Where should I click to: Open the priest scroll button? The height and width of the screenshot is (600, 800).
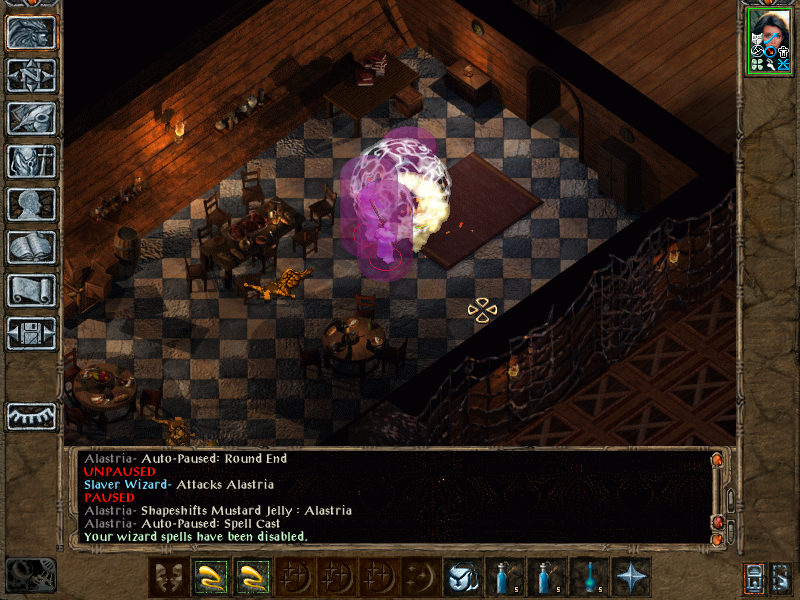31,290
